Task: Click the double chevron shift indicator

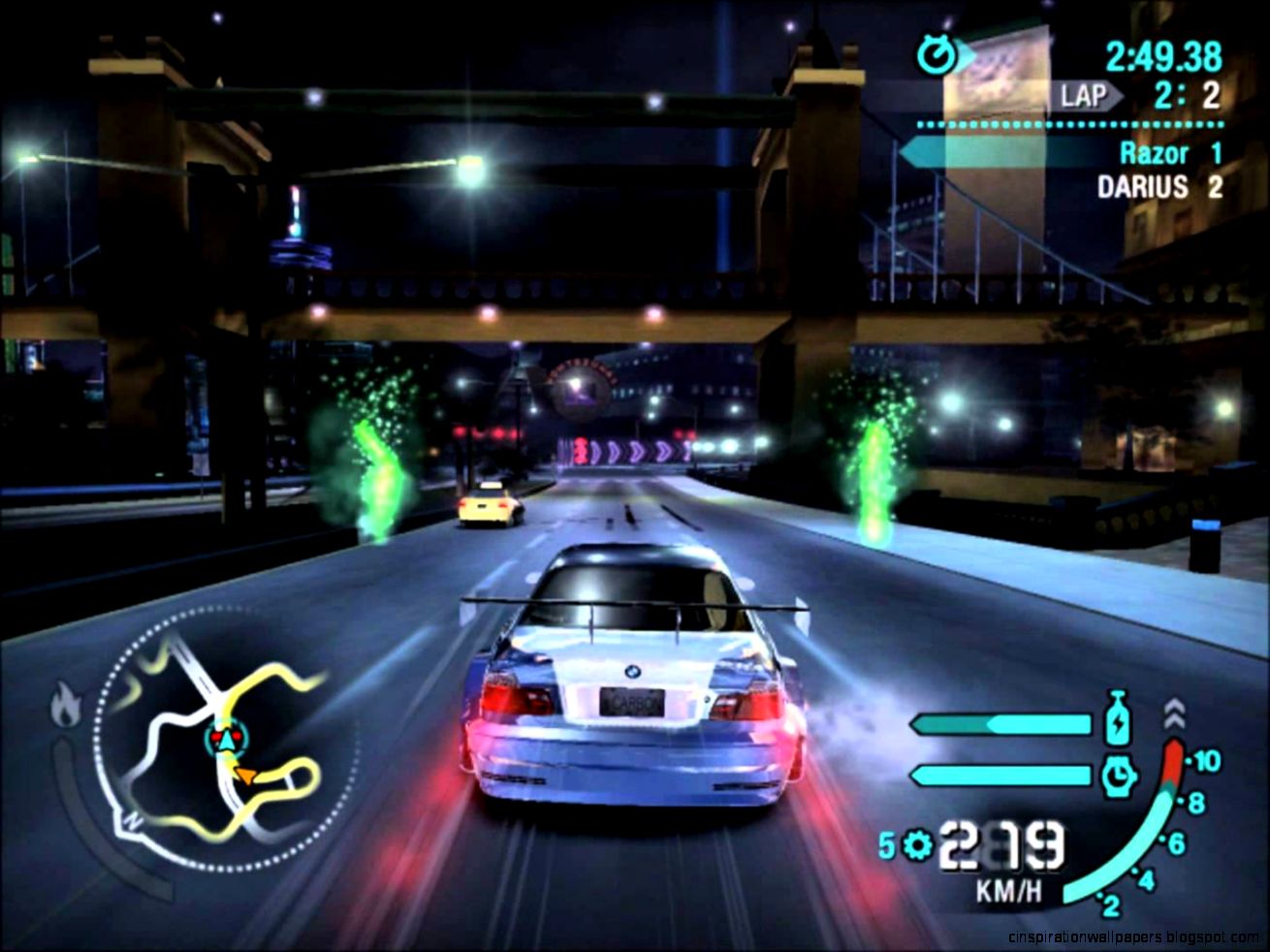Action: [x=1173, y=714]
